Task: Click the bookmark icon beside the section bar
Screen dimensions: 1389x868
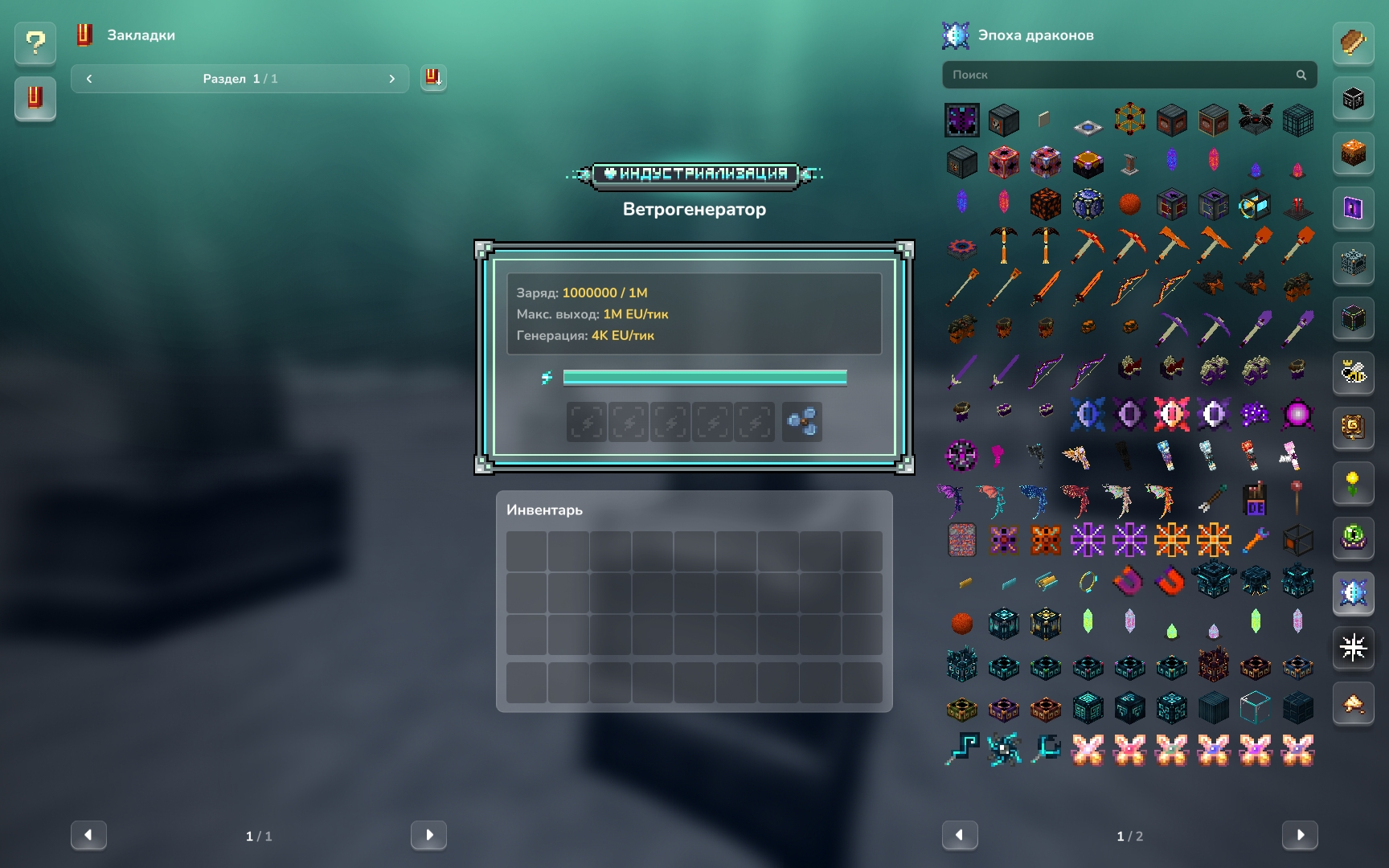Action: coord(433,78)
